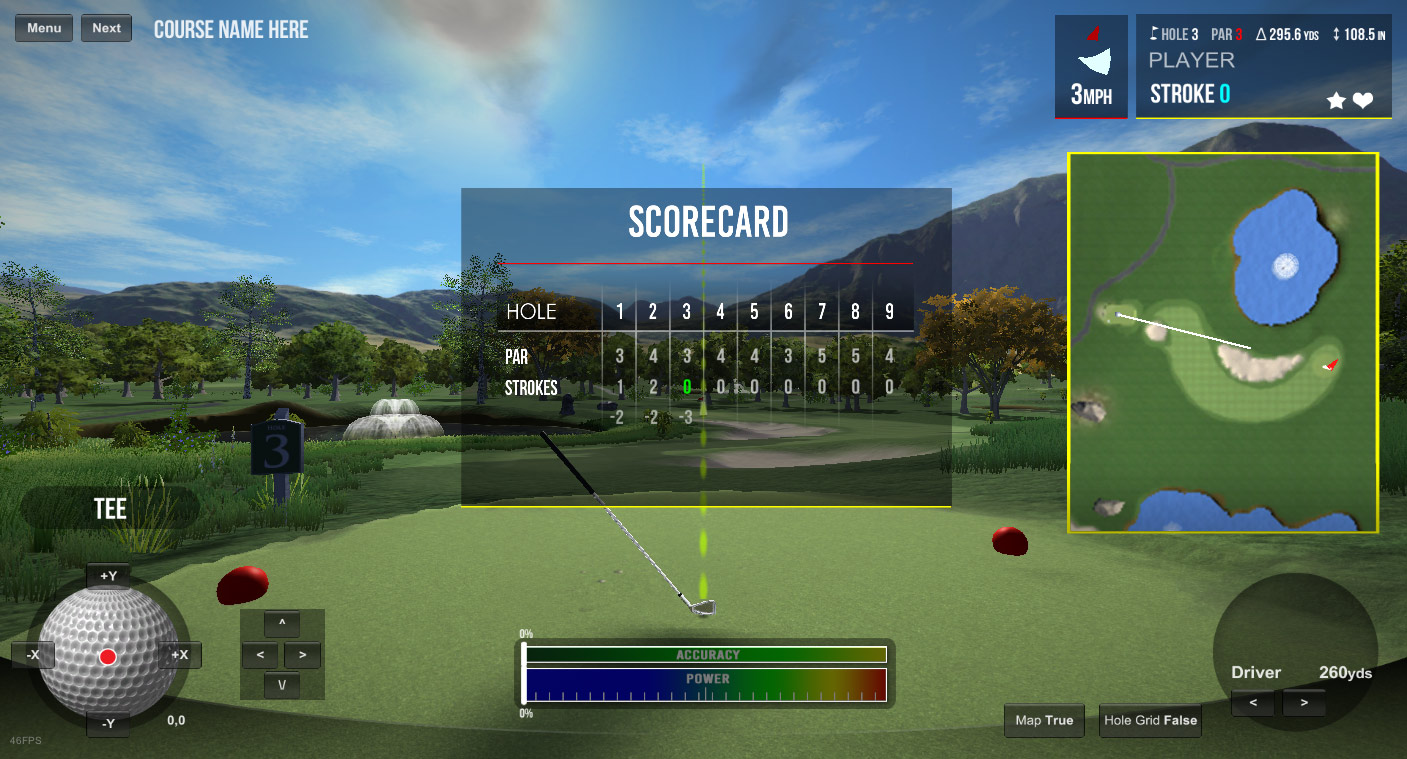Increase ball spin with +Y button
1407x759 pixels.
pos(108,576)
